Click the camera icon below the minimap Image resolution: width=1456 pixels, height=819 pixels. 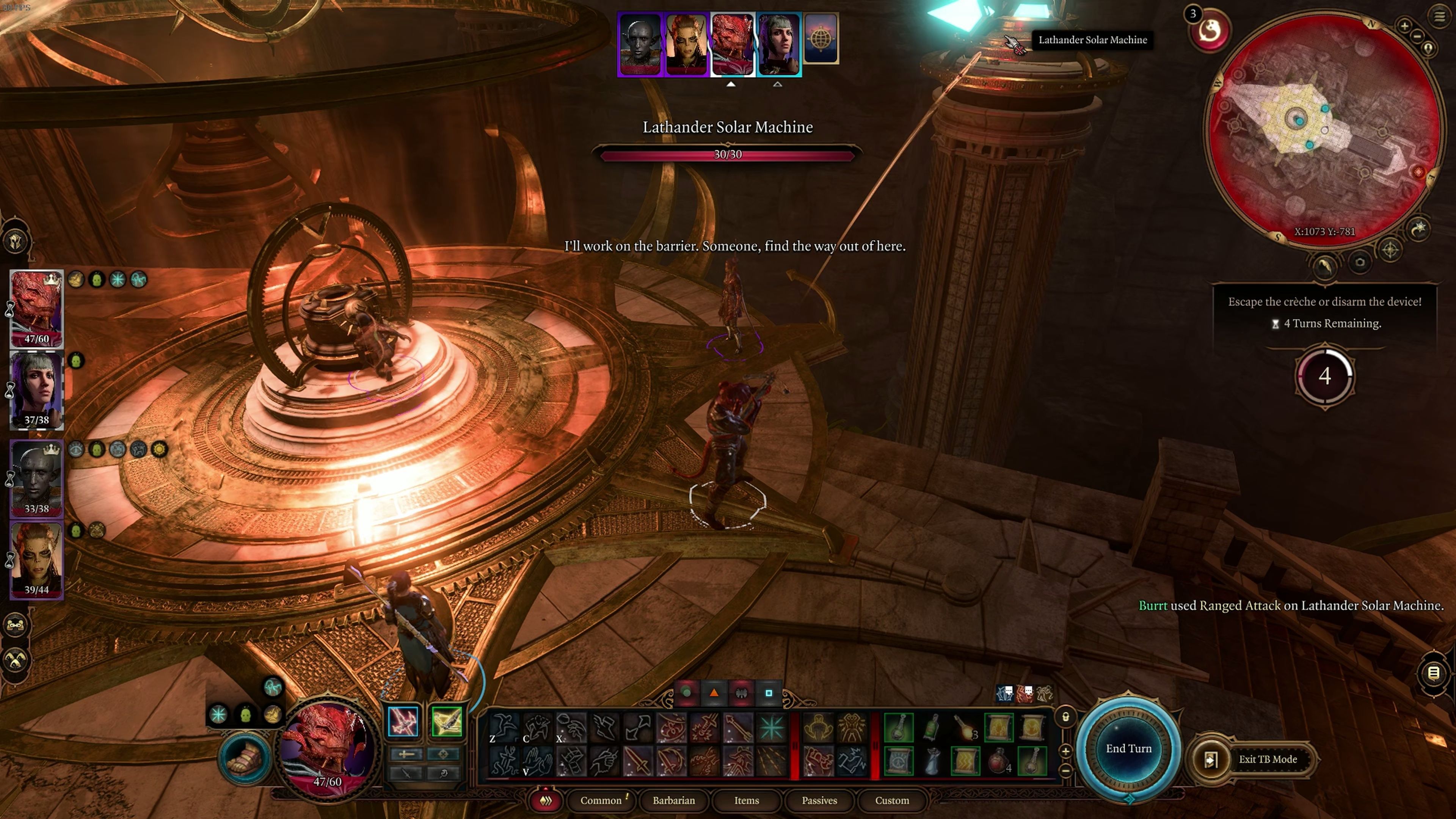[x=1359, y=262]
